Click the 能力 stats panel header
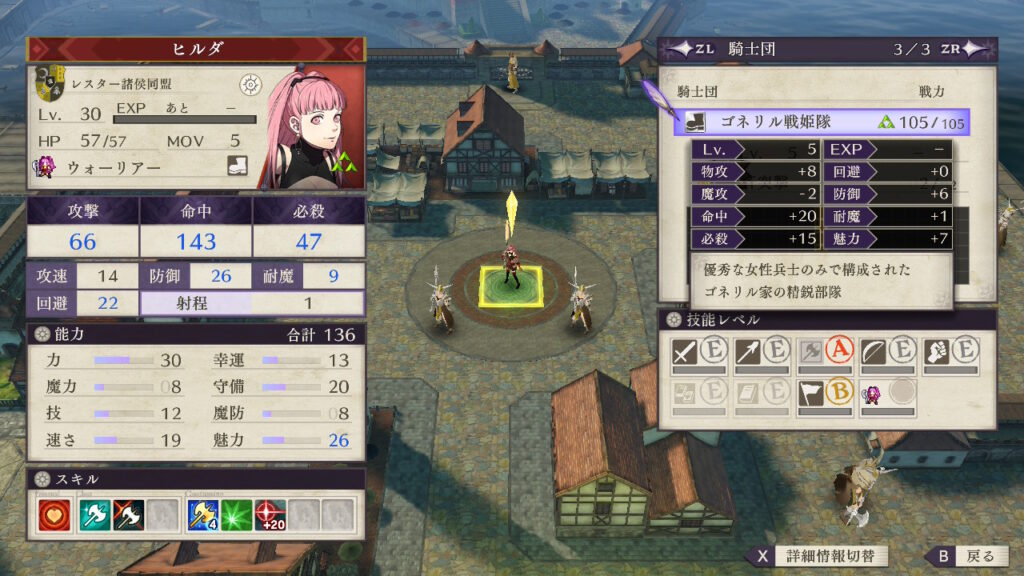 (x=195, y=334)
